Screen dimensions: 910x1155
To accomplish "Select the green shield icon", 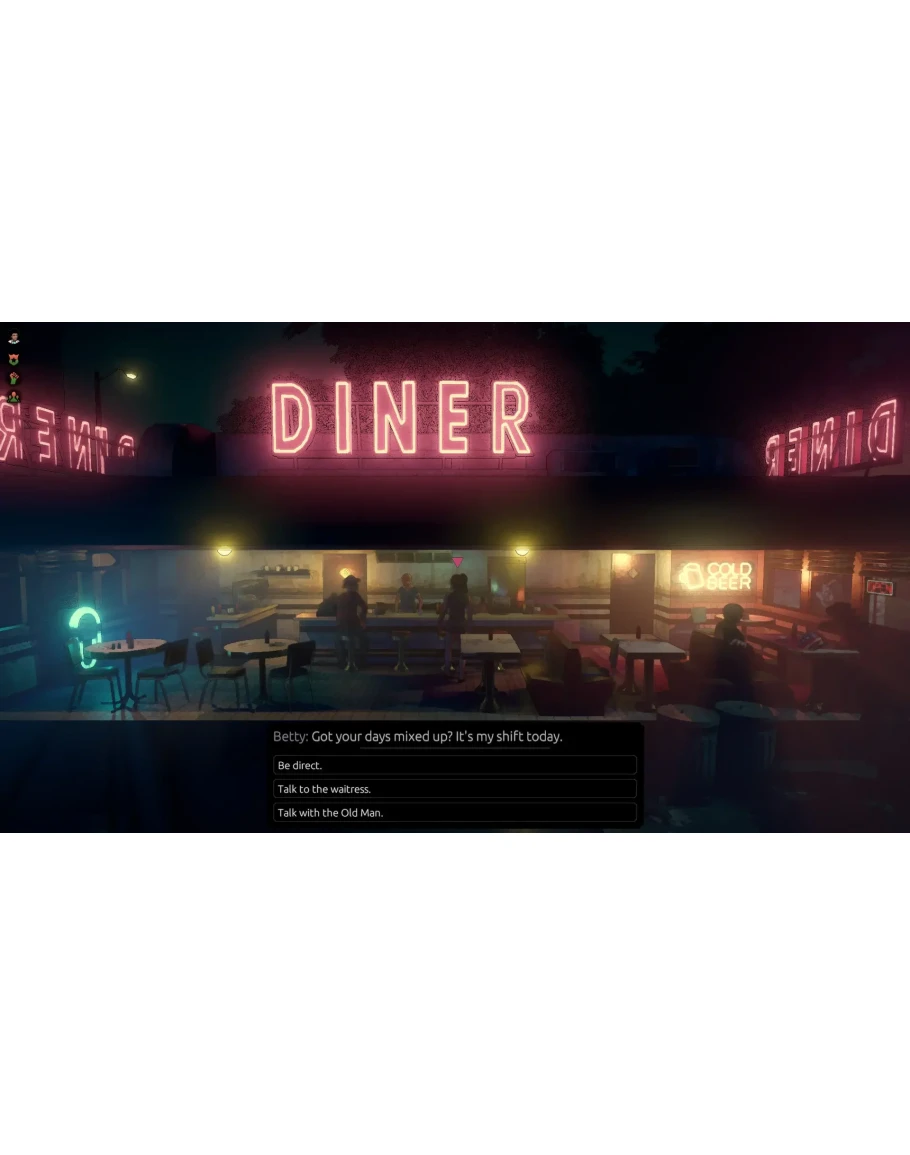I will pos(14,358).
